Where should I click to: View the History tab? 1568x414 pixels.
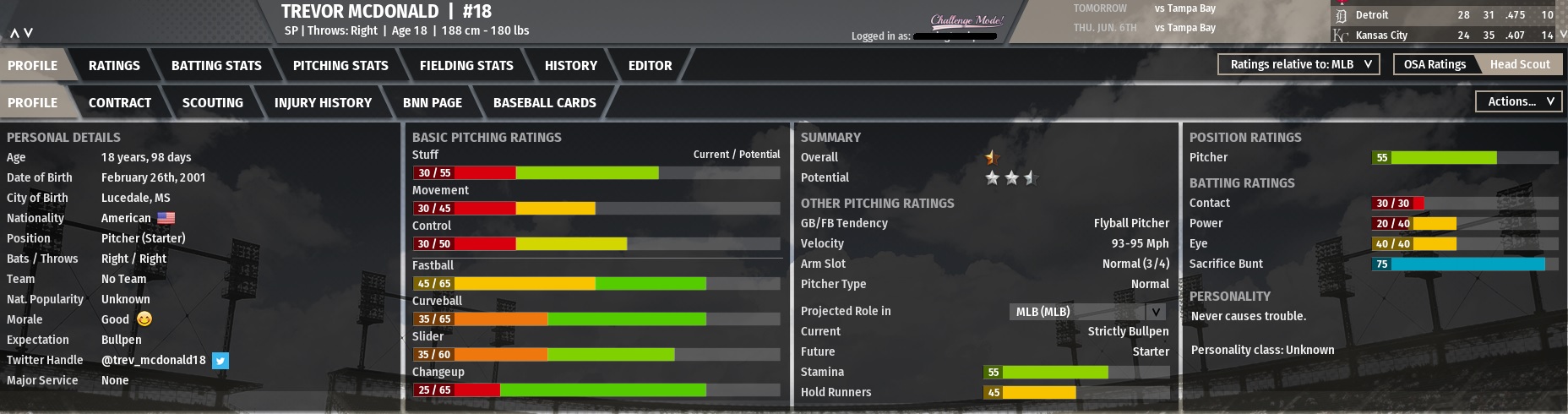click(571, 66)
